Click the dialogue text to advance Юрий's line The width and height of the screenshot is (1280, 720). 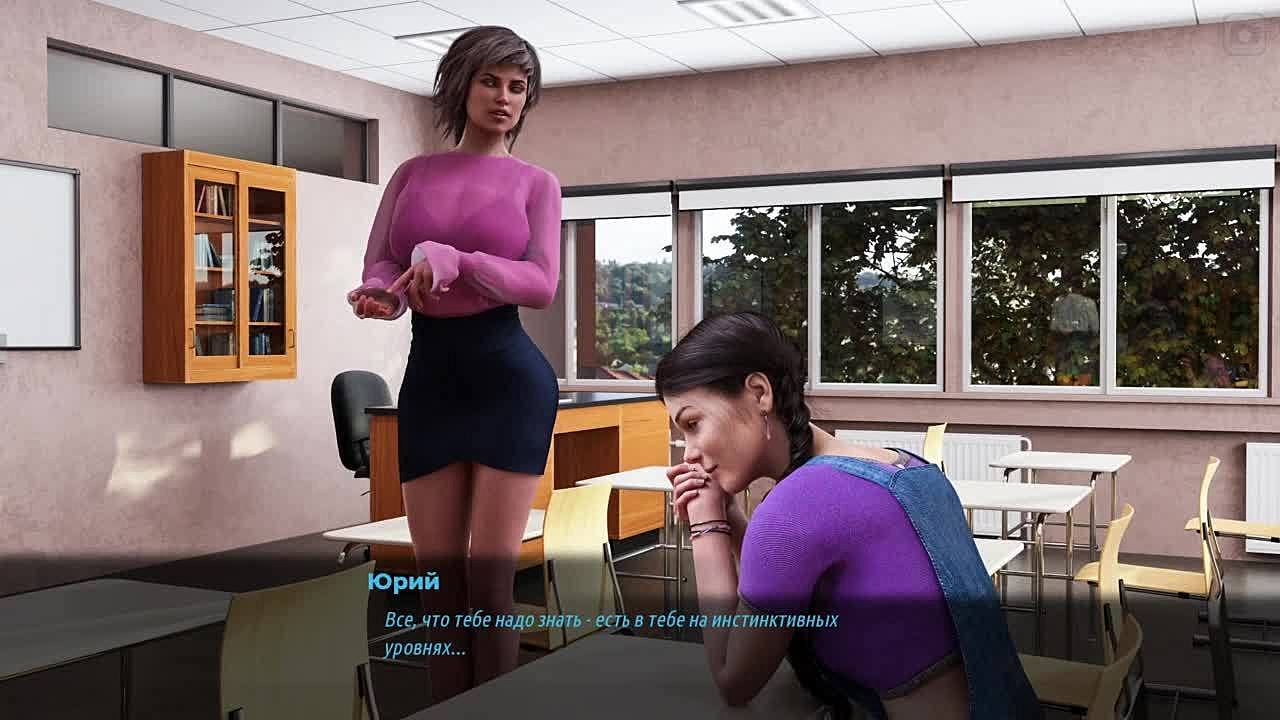(610, 633)
